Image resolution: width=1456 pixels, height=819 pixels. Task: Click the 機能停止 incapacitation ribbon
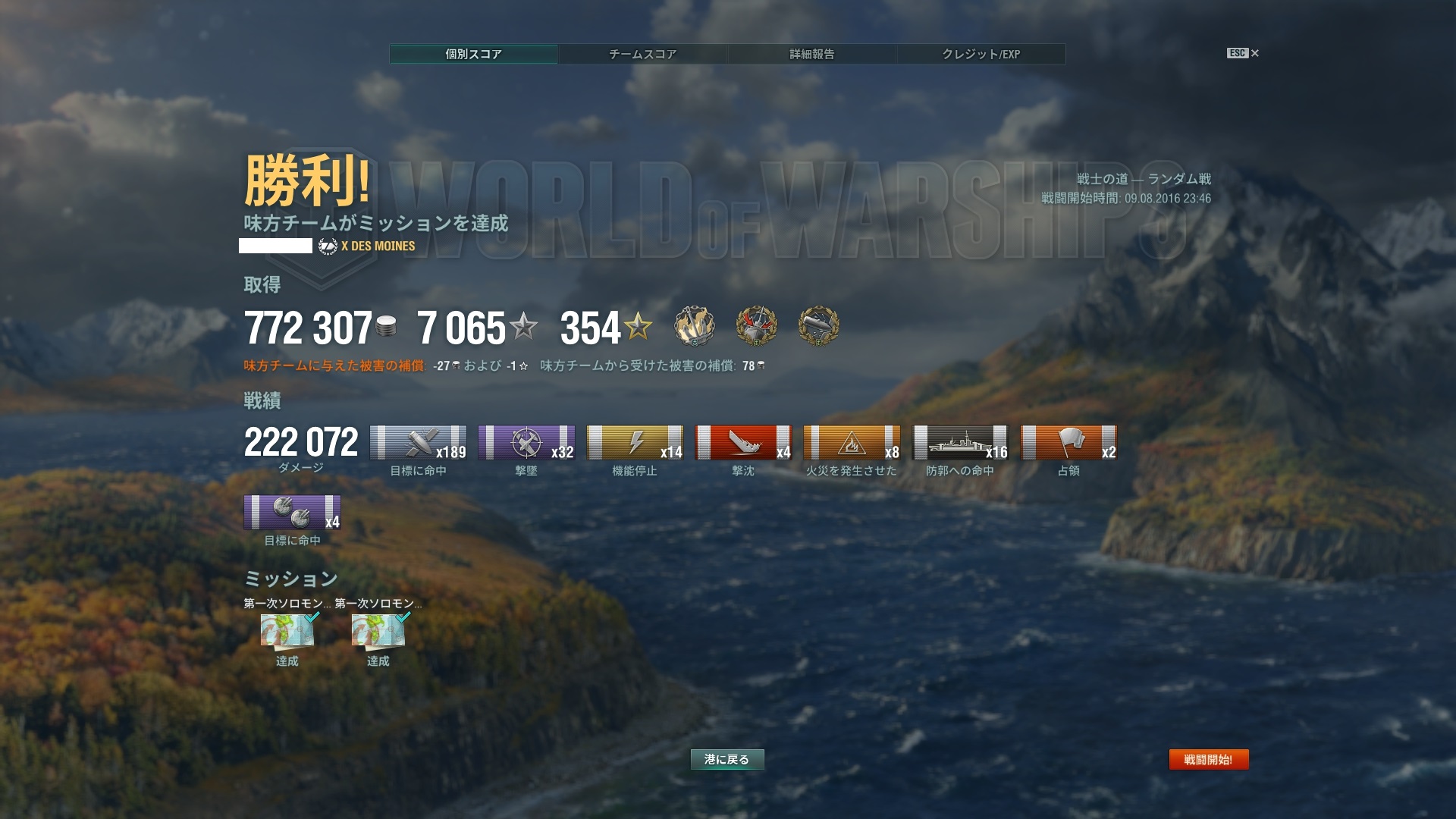[635, 443]
